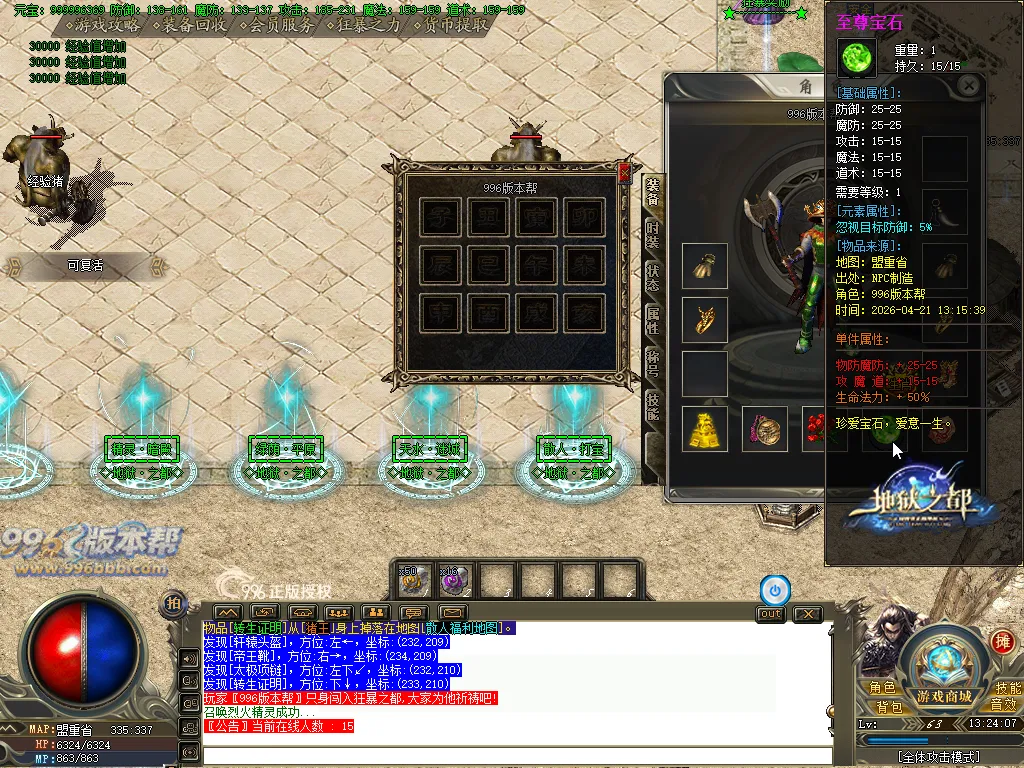Open the 背包 backpack
The width and height of the screenshot is (1024, 768).
coord(882,706)
